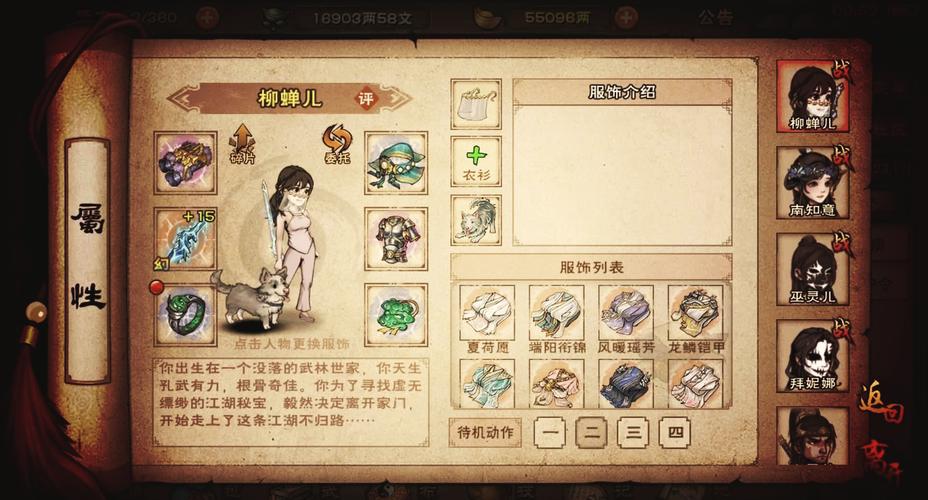This screenshot has width=928, height=500.
Task: Open the 属性 attributes tab
Action: 88,260
